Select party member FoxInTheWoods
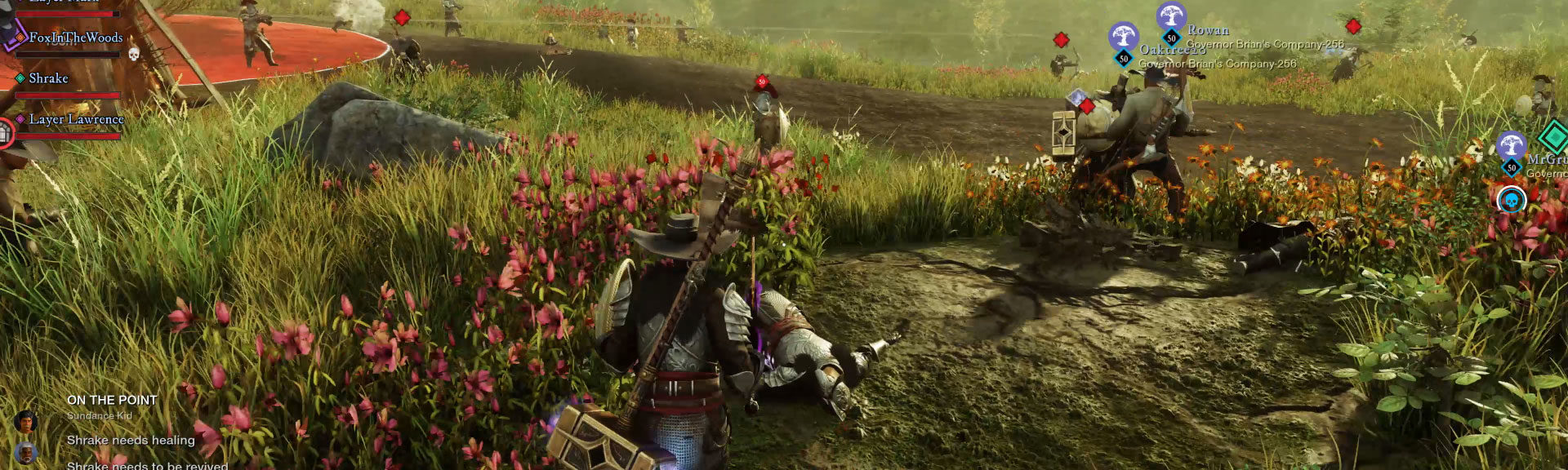 (x=75, y=38)
